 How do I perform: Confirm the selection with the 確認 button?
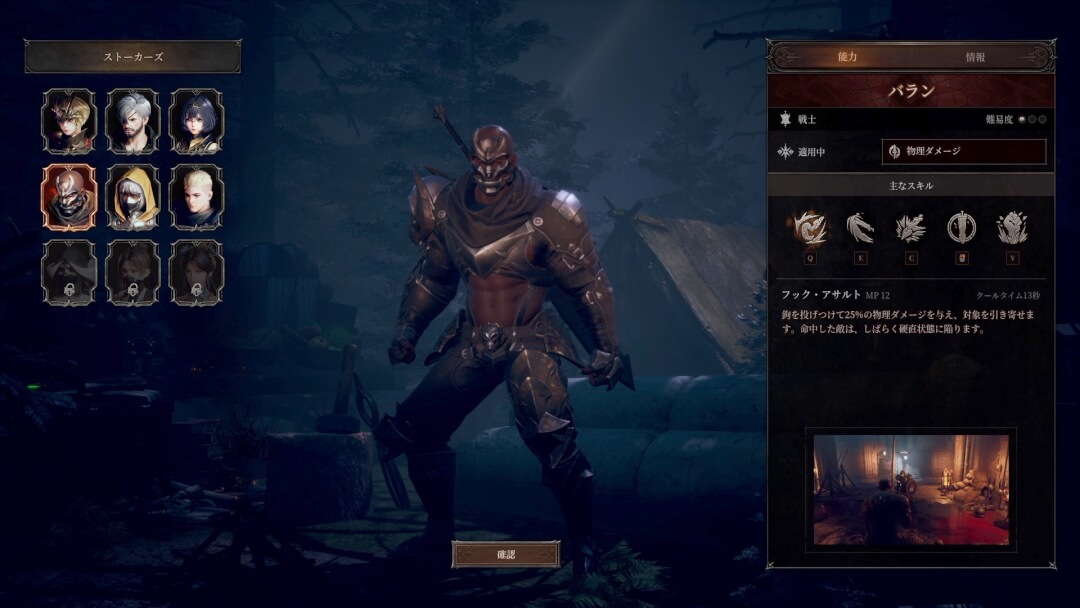pyautogui.click(x=505, y=554)
